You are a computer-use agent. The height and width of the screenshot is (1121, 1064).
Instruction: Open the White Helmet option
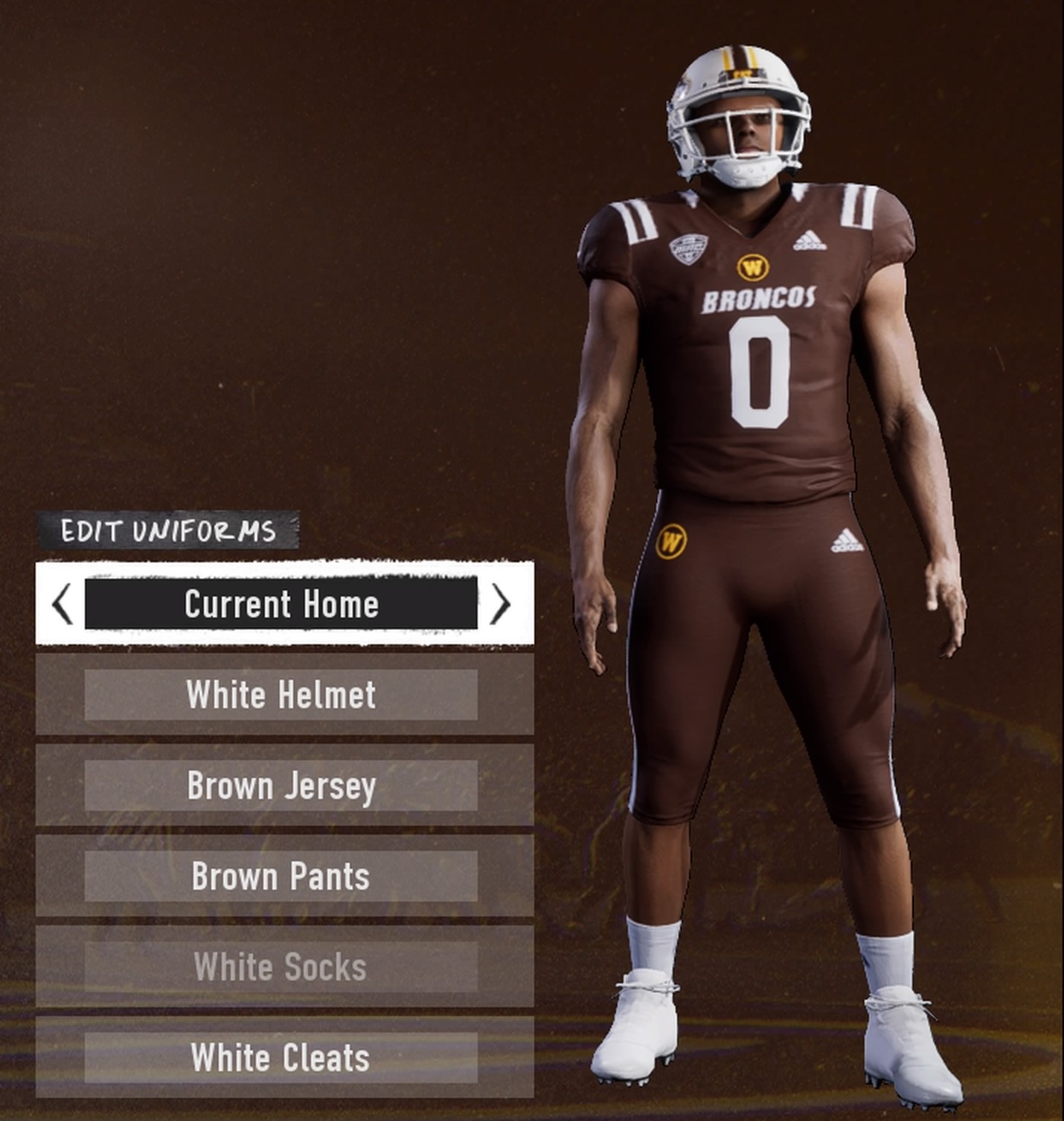click(281, 695)
